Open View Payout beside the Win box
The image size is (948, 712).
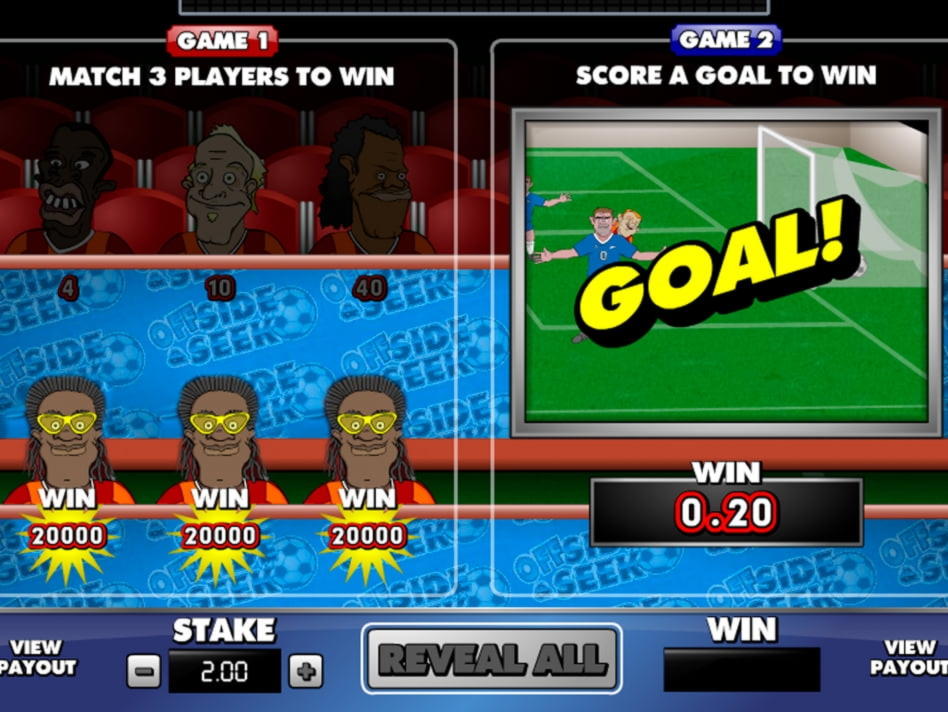coord(911,658)
